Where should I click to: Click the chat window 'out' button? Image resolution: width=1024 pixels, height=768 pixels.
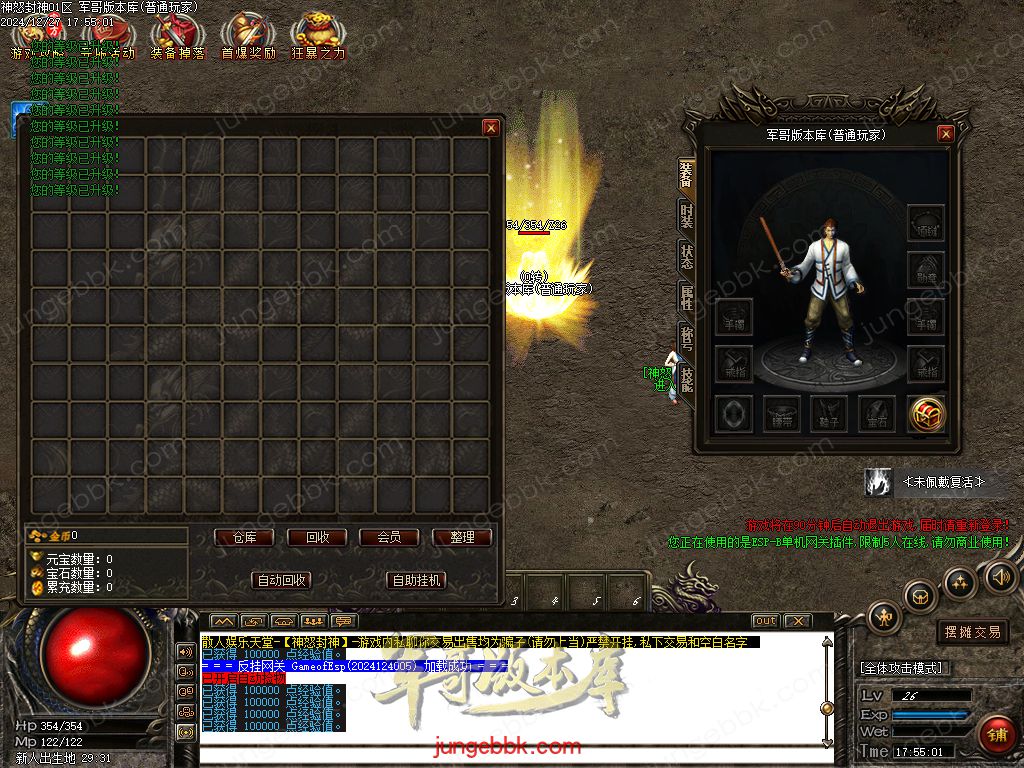(765, 621)
